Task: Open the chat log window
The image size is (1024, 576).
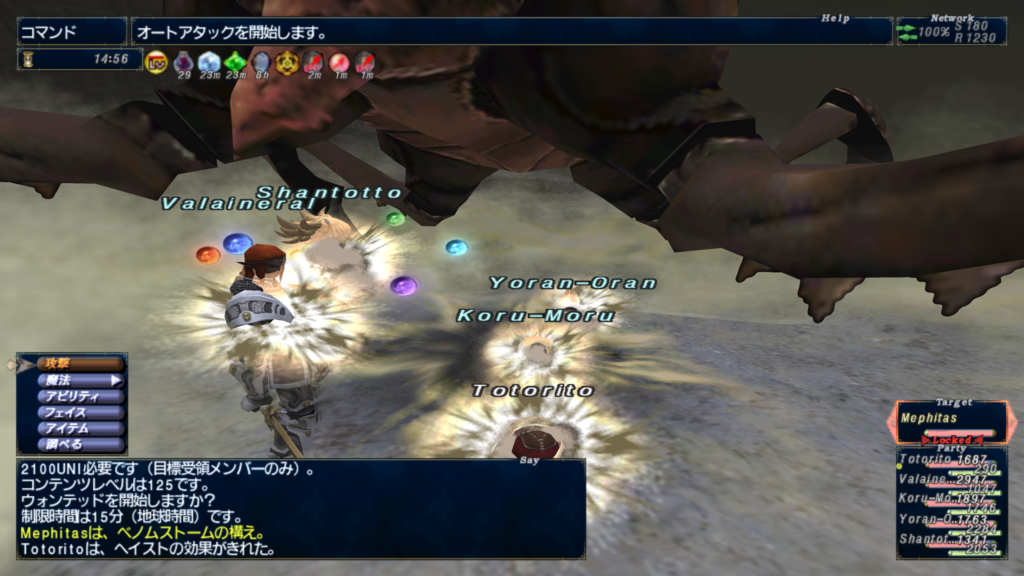Action: tap(300, 508)
